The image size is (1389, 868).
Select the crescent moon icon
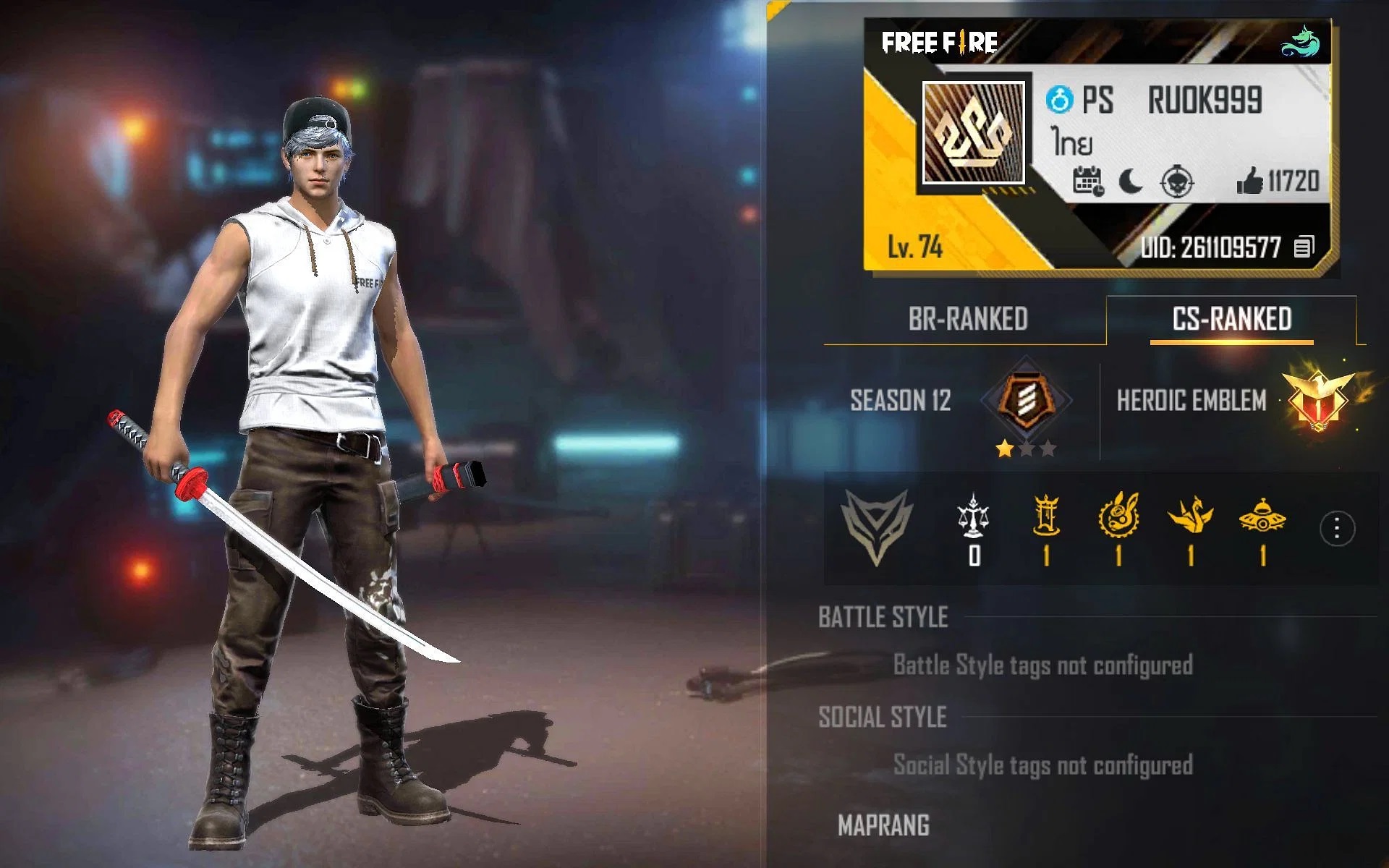tap(1130, 181)
